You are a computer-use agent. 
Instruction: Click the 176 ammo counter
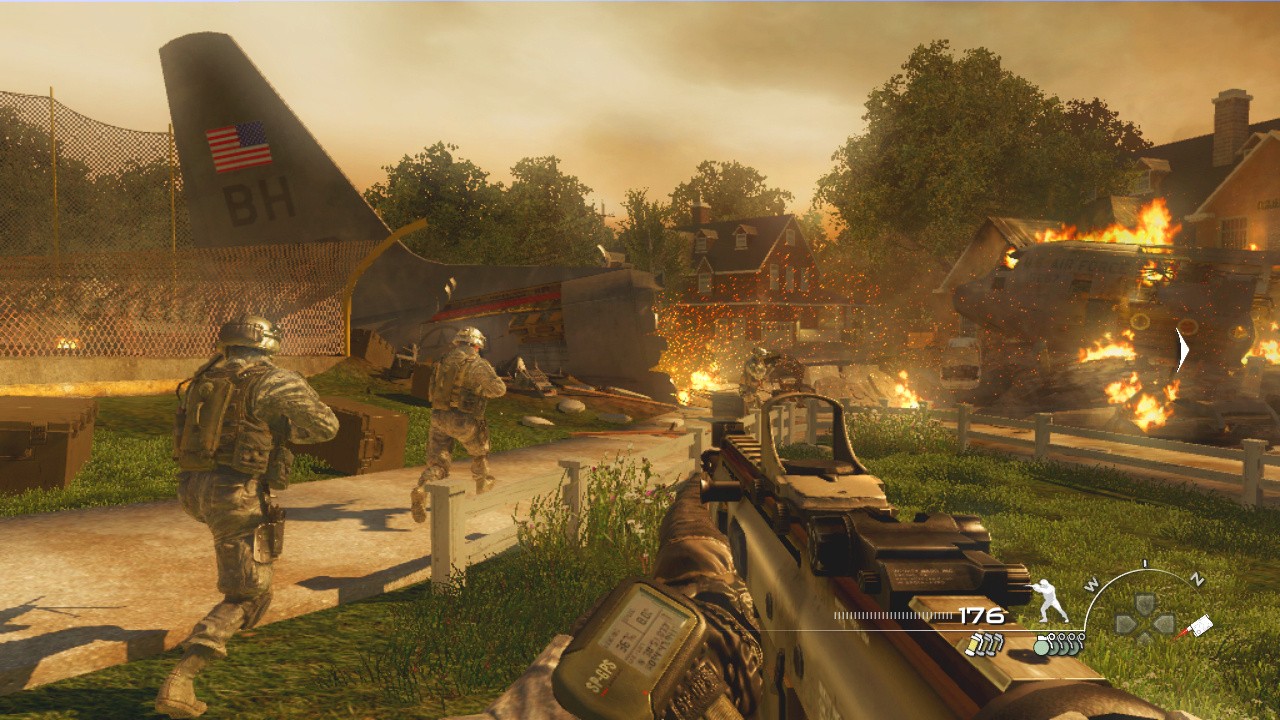pos(980,616)
